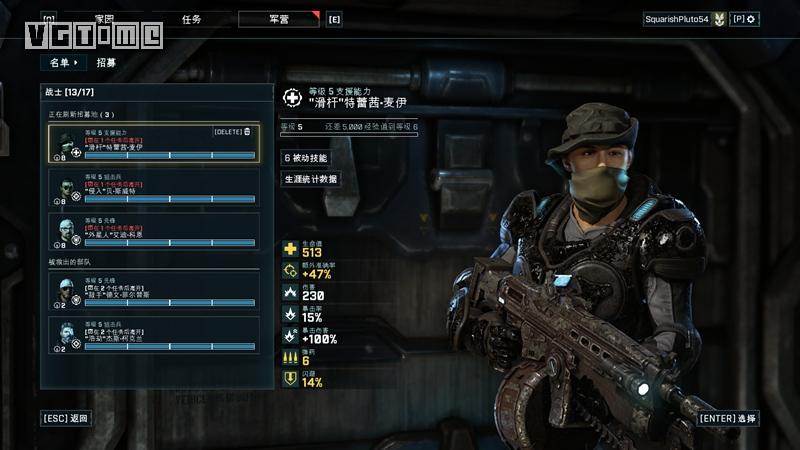Select soldier "滑杆"特蕾茜·麦伊 in the roster
800x450 pixels.
[x=157, y=144]
